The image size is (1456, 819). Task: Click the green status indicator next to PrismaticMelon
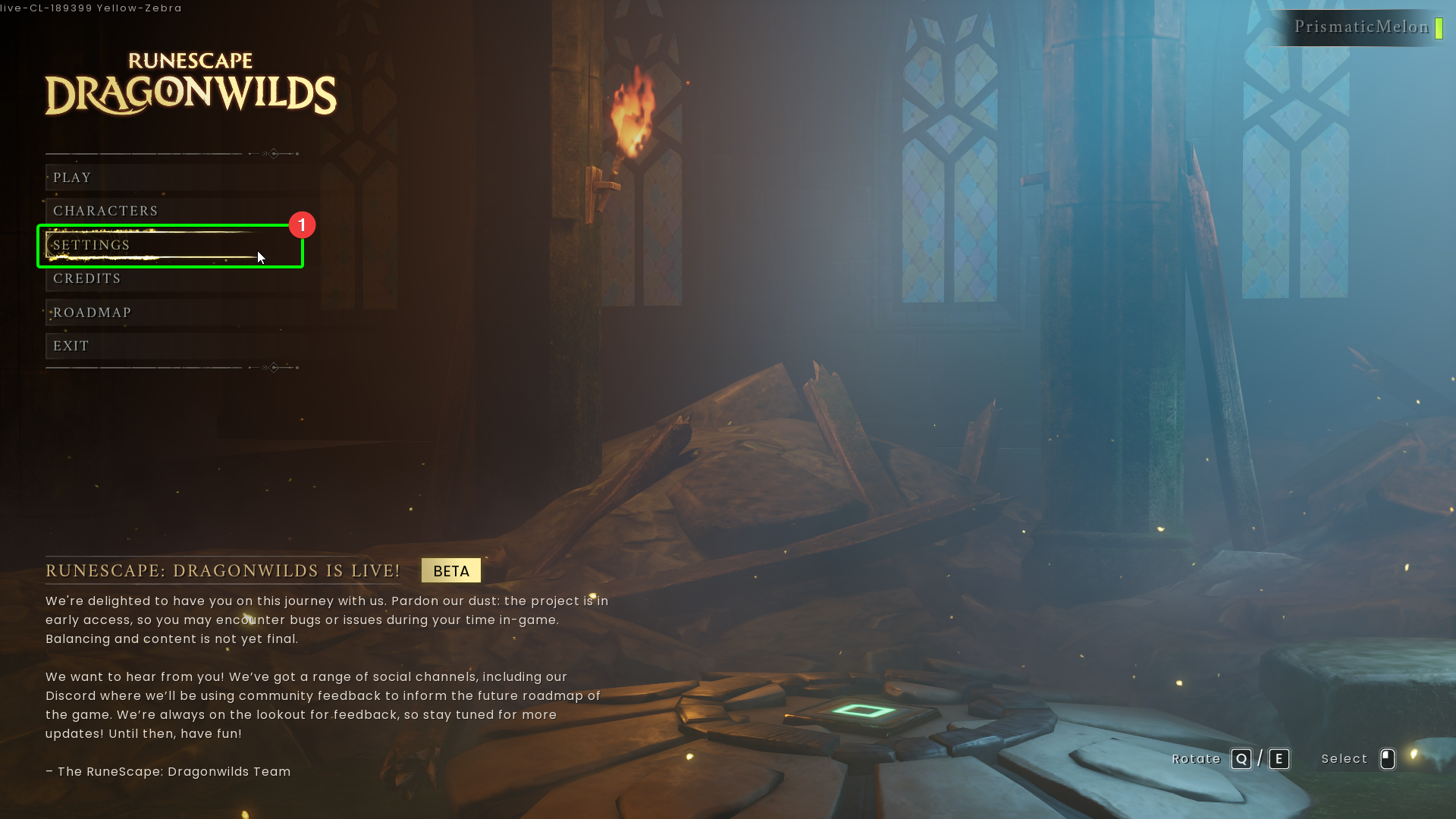click(1439, 27)
